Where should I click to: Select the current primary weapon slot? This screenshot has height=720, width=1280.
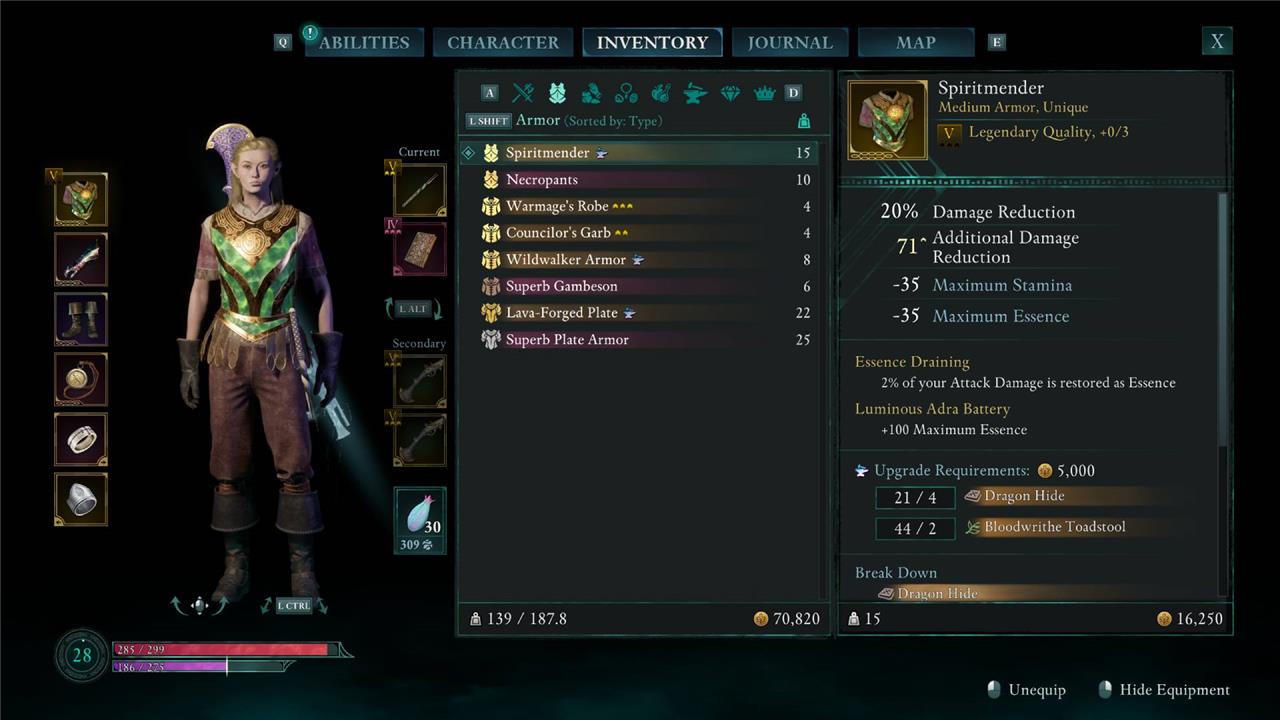[x=420, y=190]
